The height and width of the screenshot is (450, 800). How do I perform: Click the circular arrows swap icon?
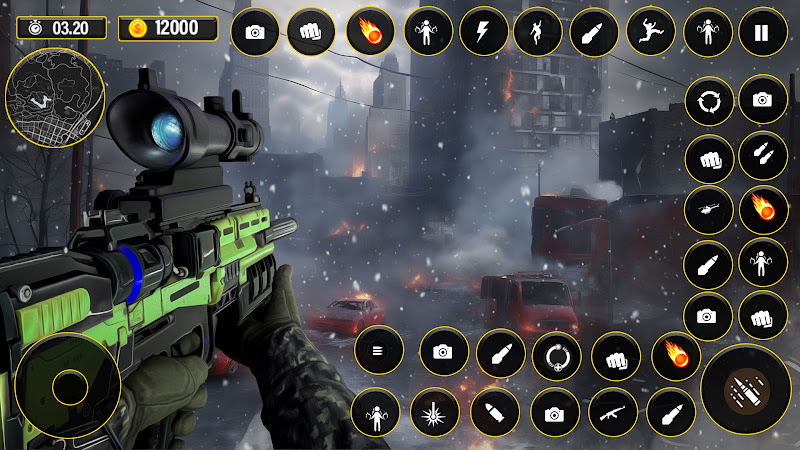(x=708, y=100)
